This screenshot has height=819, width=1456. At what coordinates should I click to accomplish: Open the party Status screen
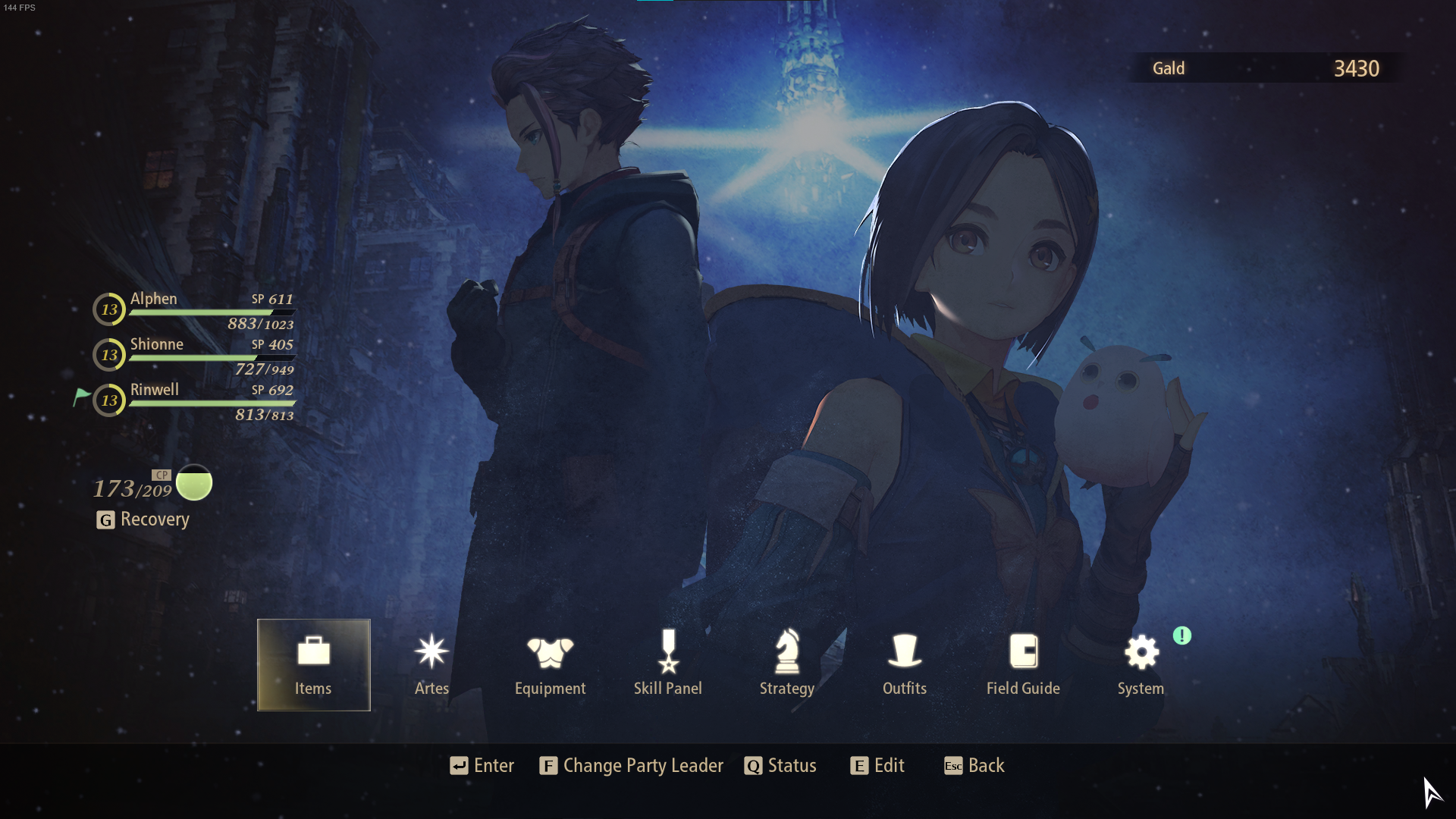tap(780, 766)
